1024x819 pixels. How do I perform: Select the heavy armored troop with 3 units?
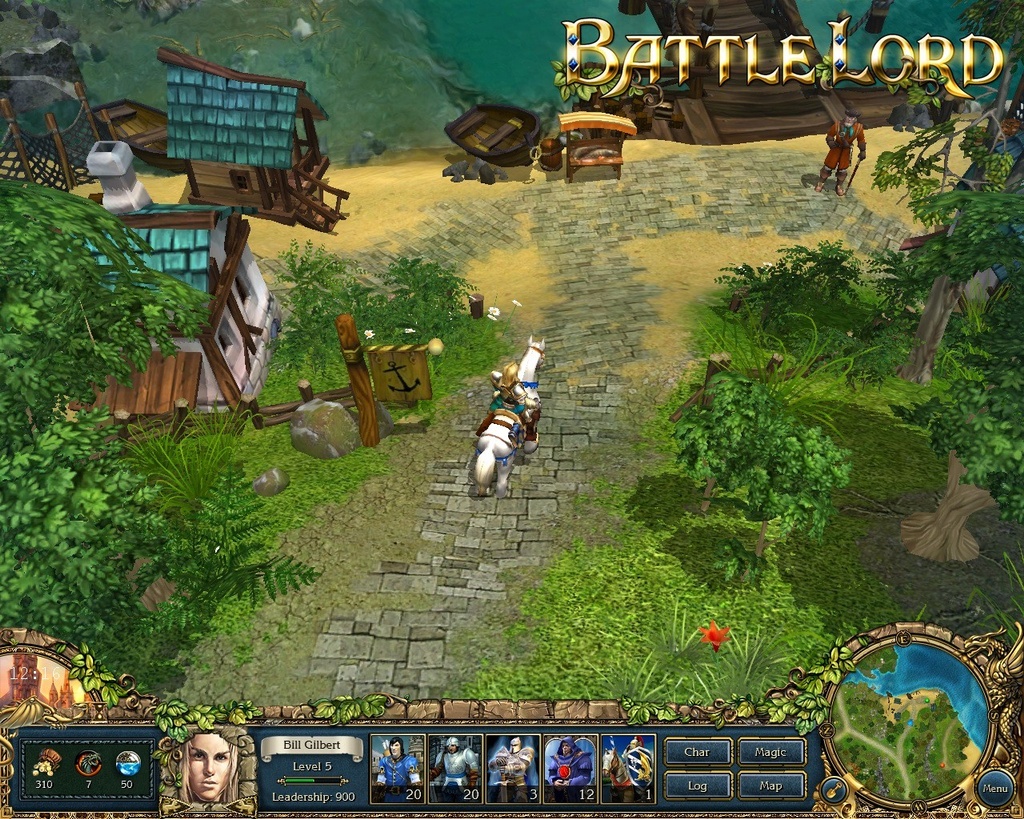click(x=513, y=768)
